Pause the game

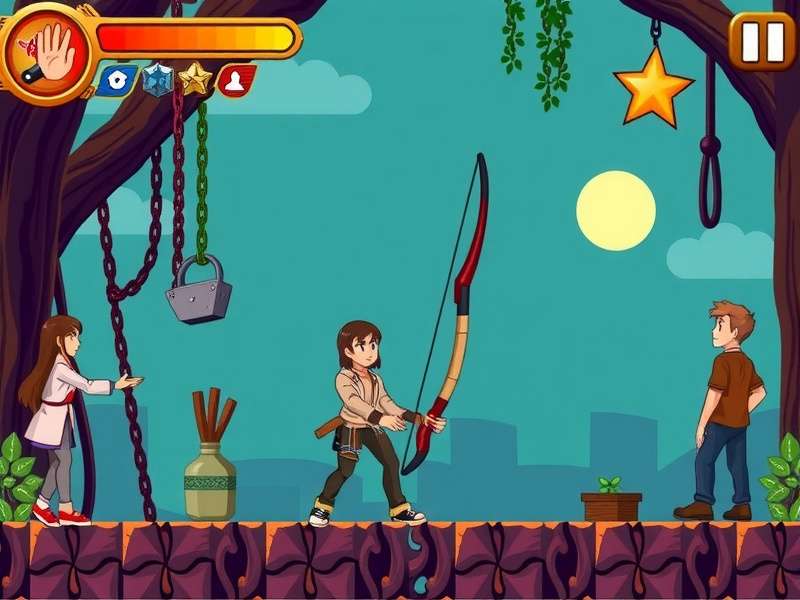pyautogui.click(x=763, y=41)
